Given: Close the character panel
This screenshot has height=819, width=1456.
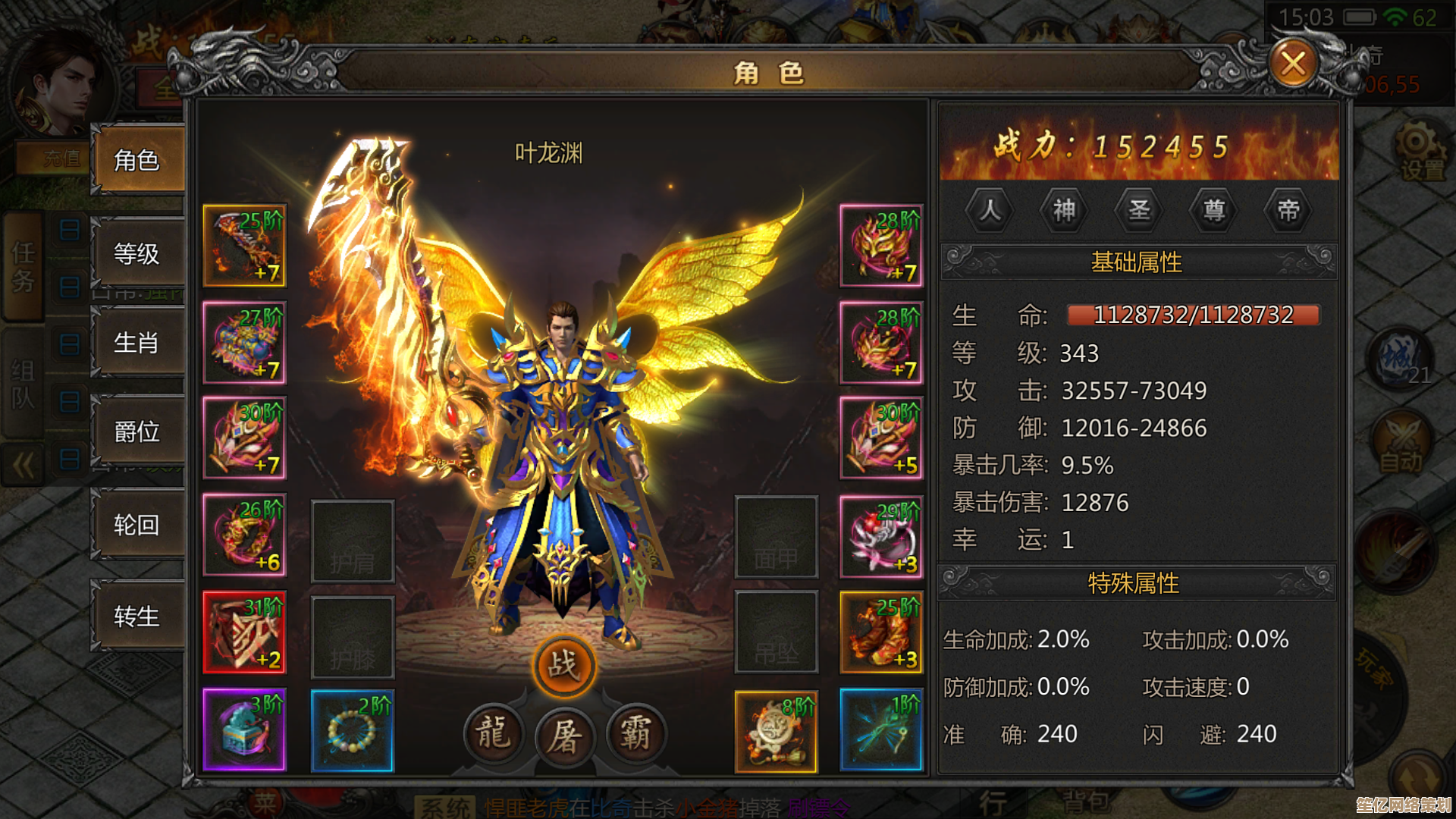Looking at the screenshot, I should click(1293, 64).
